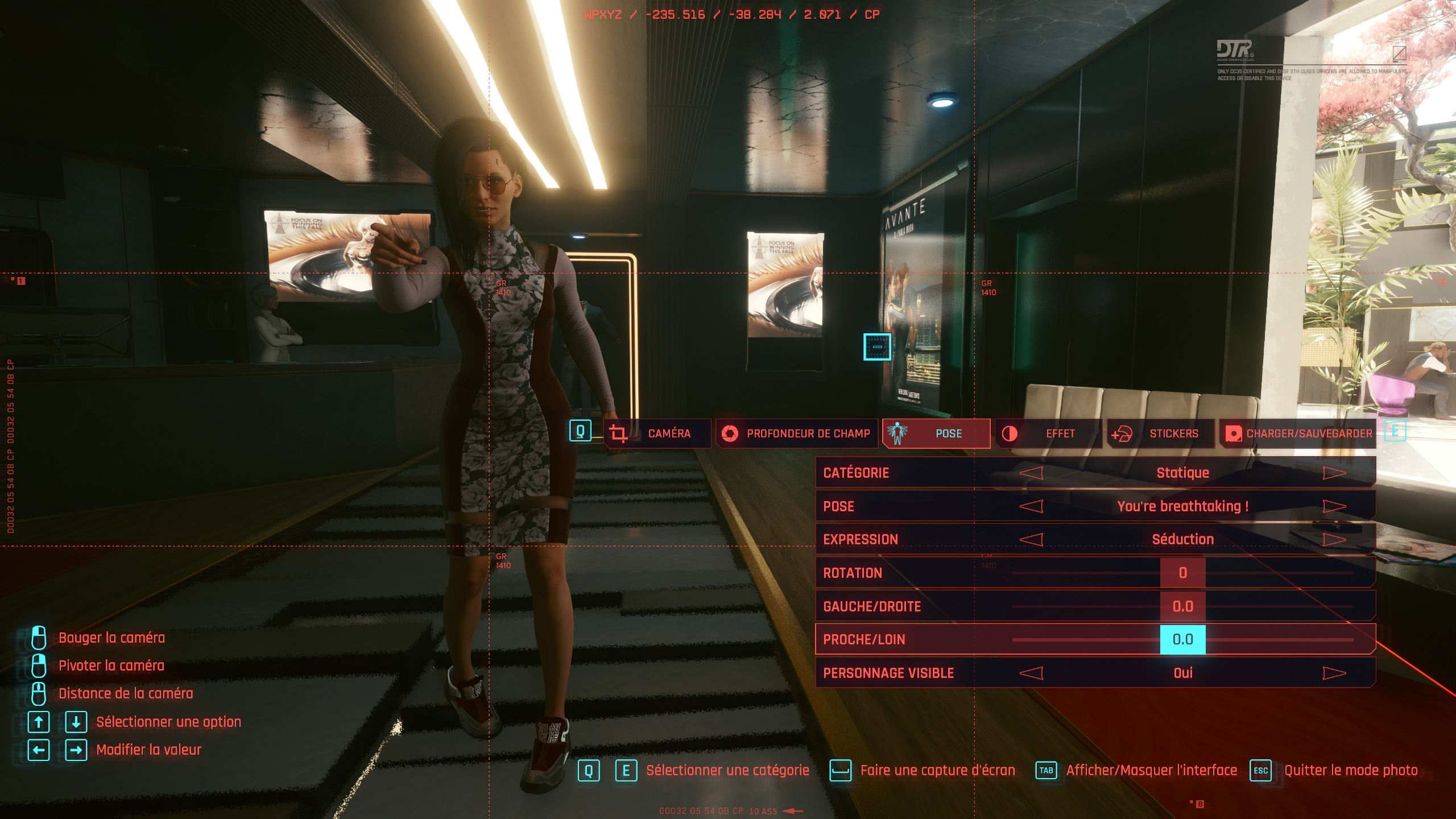The width and height of the screenshot is (1456, 819).
Task: Click the left arrow for Catégorie
Action: (x=1031, y=473)
